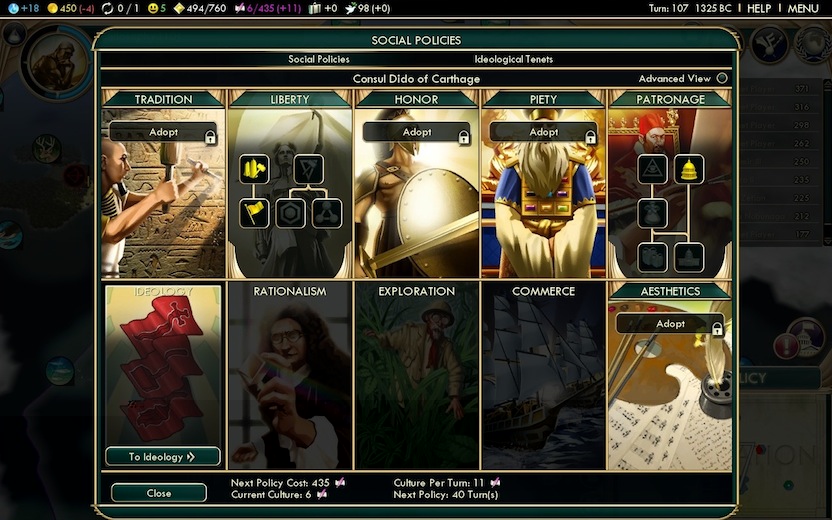Open the To Ideology page
The height and width of the screenshot is (520, 832).
pos(162,457)
